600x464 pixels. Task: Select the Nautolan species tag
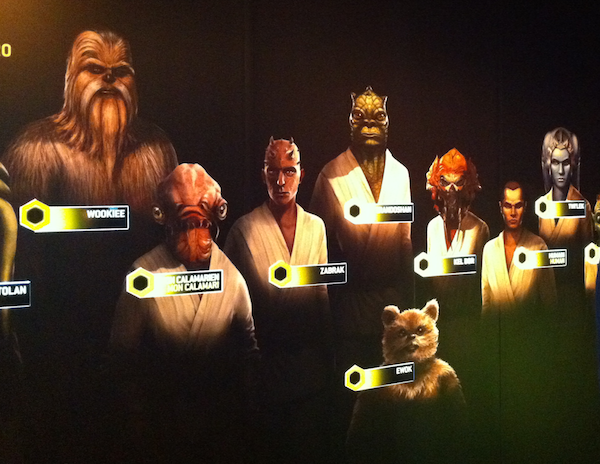pos(14,294)
